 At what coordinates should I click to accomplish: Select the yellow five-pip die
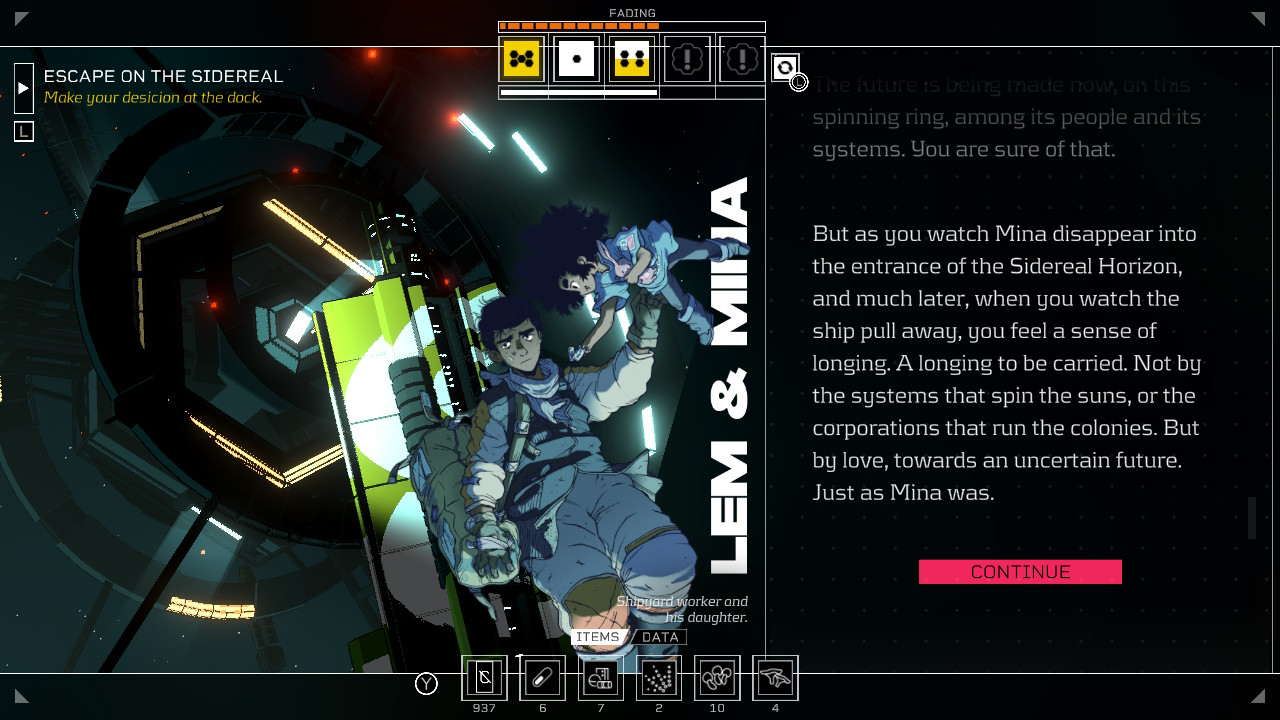click(x=522, y=60)
